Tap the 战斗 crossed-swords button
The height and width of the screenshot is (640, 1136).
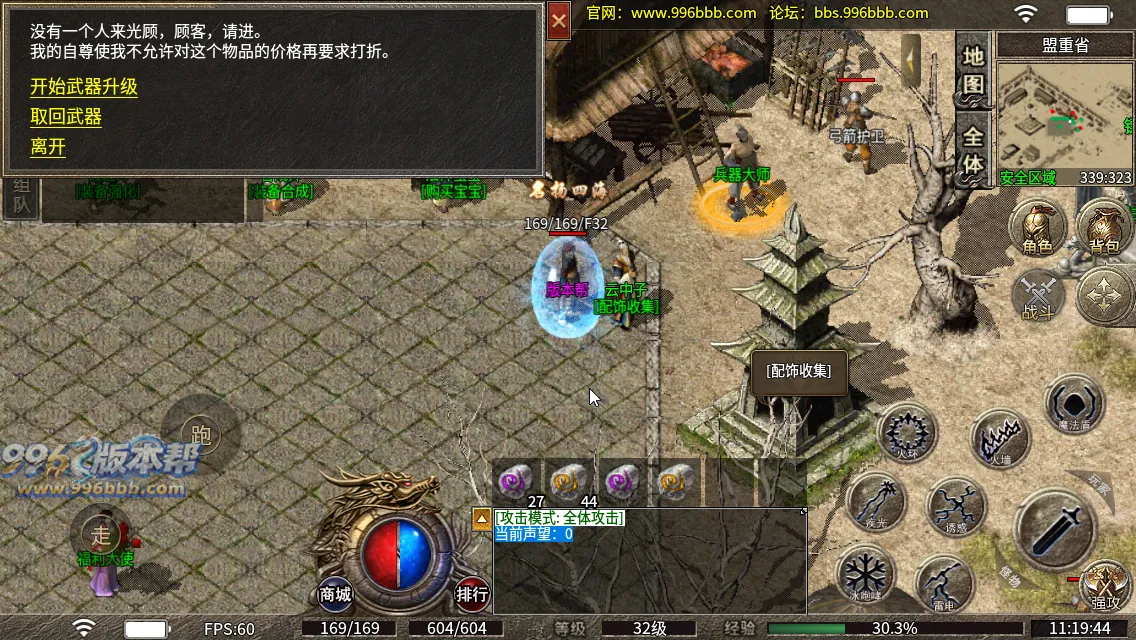pyautogui.click(x=1038, y=297)
